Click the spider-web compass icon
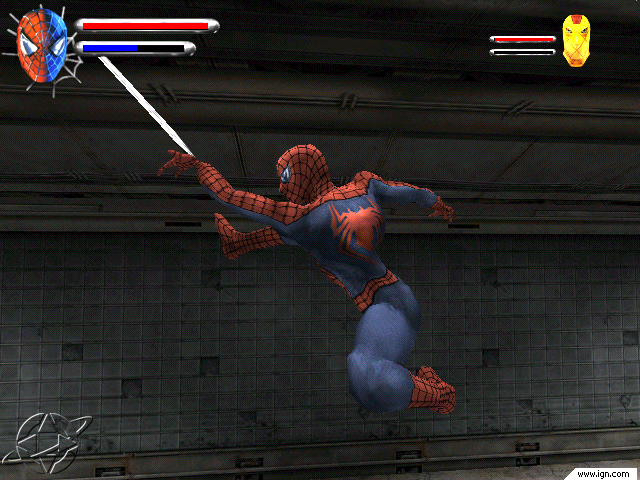640x480 pixels. [x=50, y=439]
